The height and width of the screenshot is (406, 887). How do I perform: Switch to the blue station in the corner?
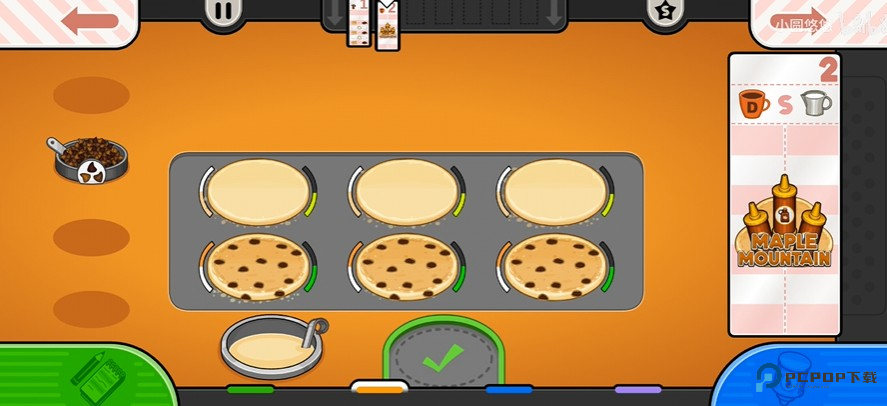point(800,377)
